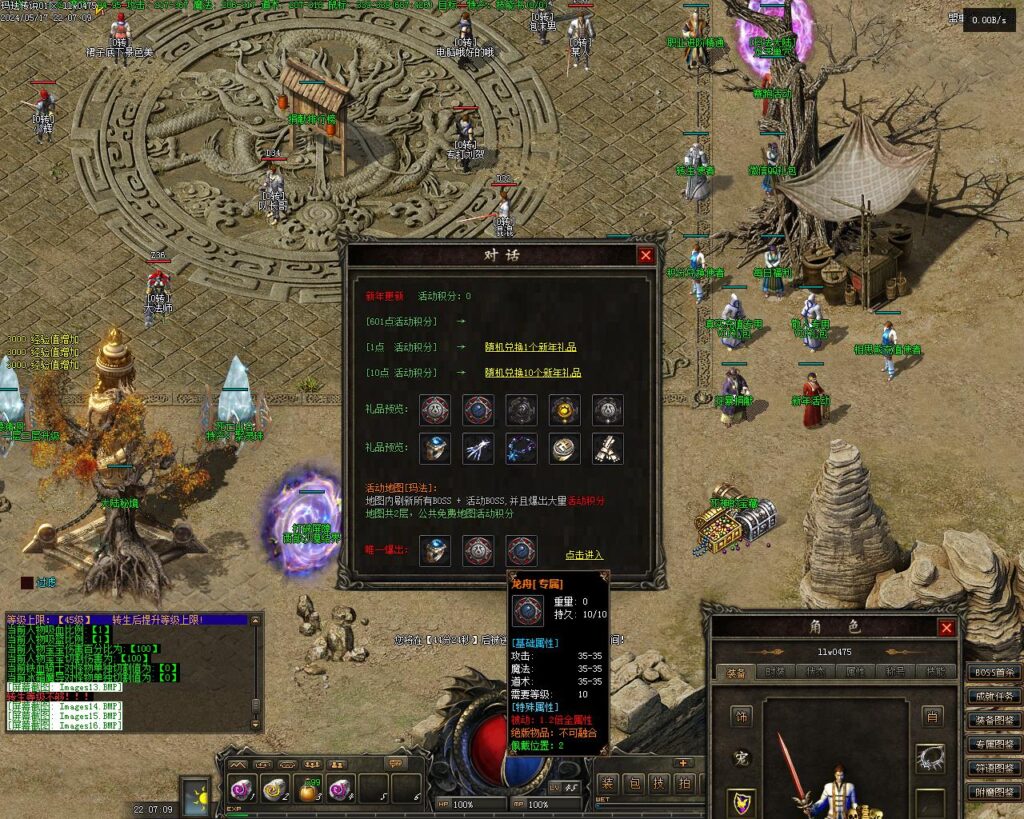Choose the 随机兑换1个新年礼品 exchange link
The width and height of the screenshot is (1024, 819).
(531, 347)
